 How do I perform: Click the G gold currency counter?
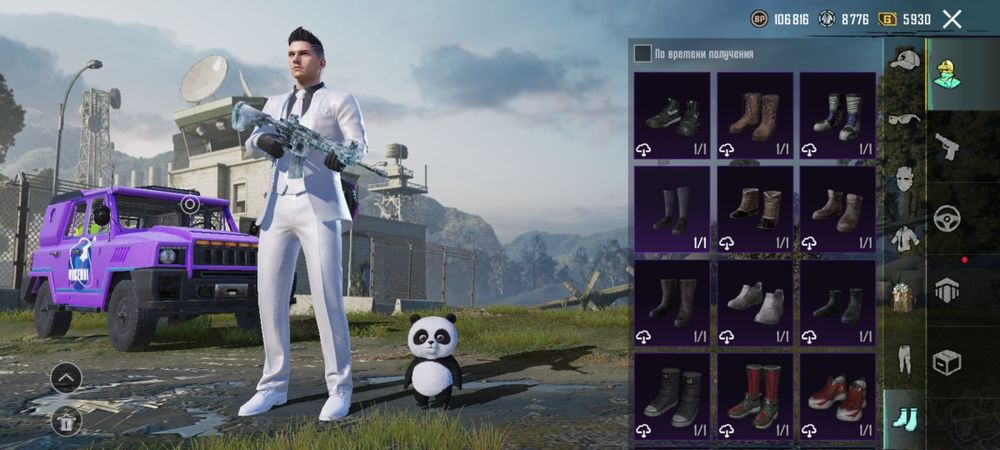click(904, 19)
